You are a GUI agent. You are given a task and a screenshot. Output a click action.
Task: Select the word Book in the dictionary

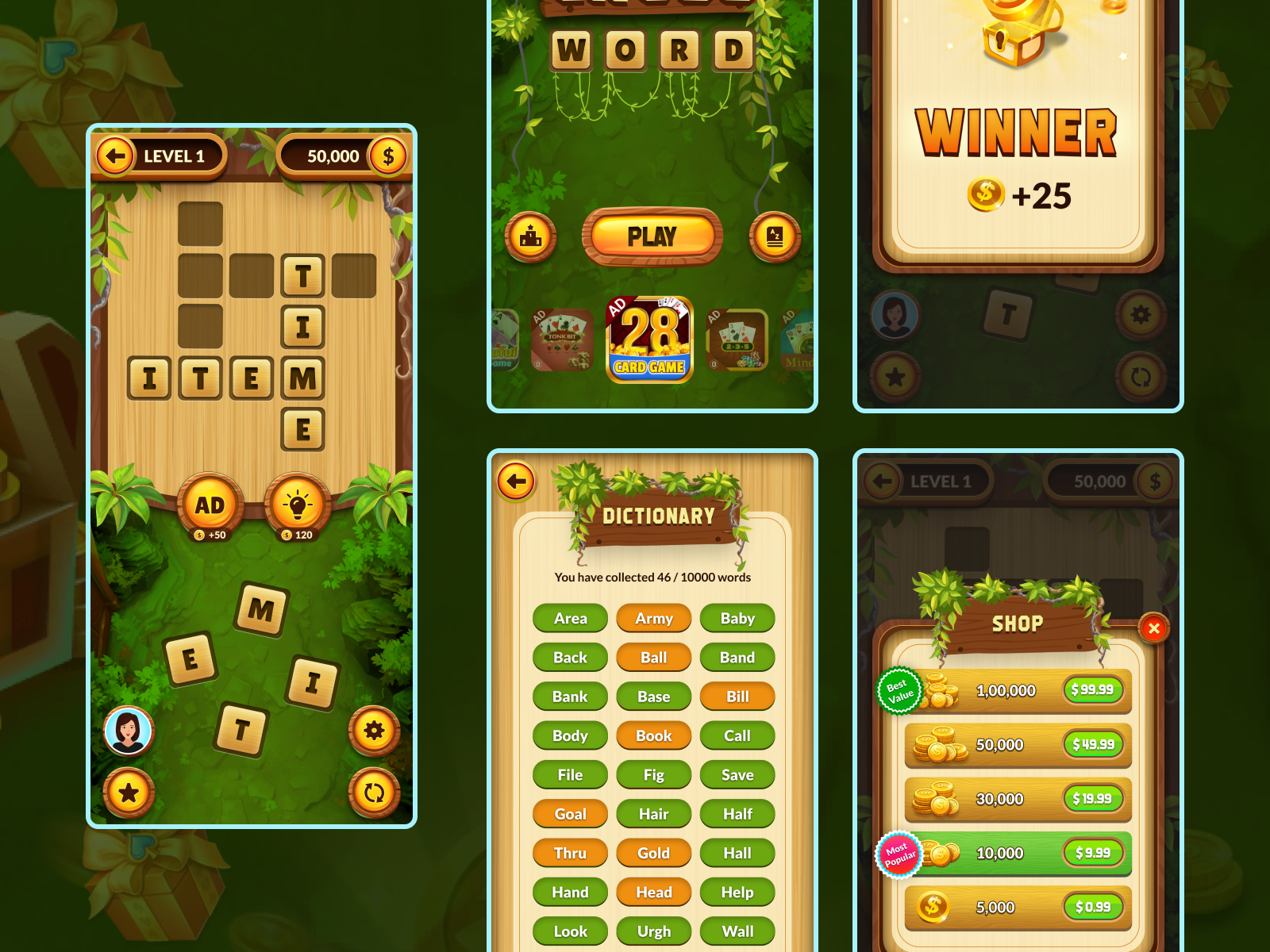coord(654,735)
